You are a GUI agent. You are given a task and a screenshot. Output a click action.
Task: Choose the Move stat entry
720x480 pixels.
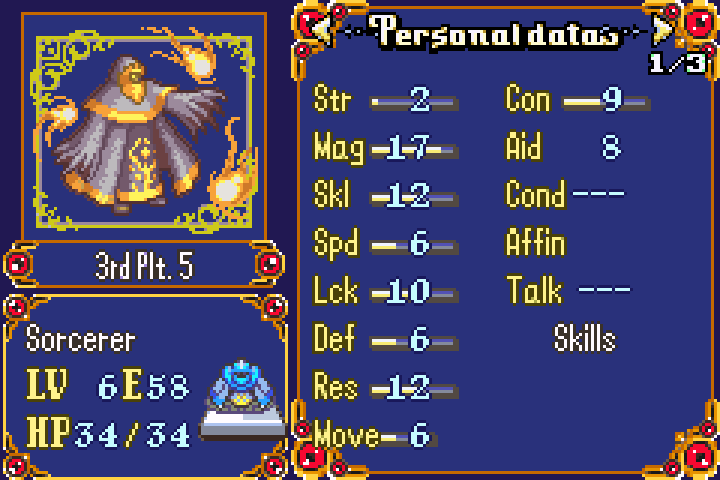click(x=372, y=435)
